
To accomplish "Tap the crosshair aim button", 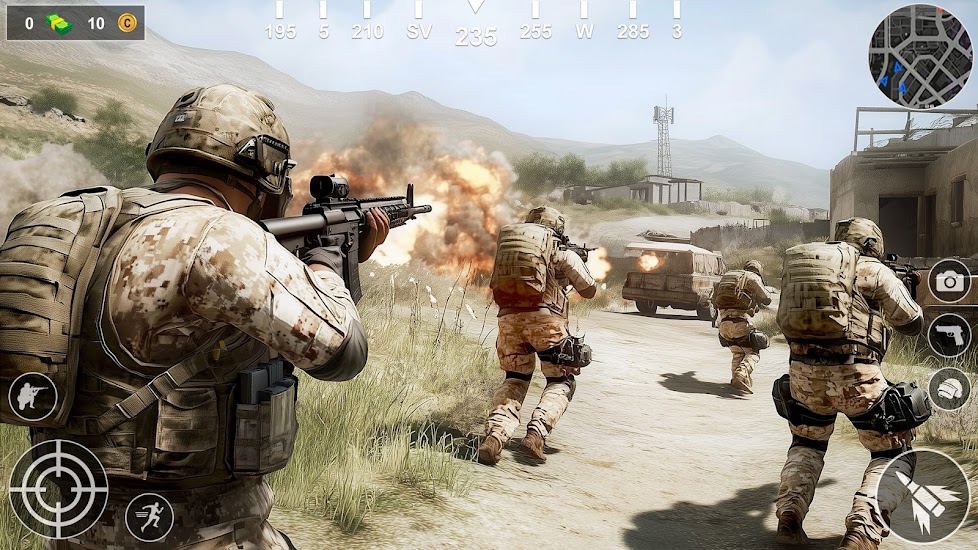I will coord(58,489).
